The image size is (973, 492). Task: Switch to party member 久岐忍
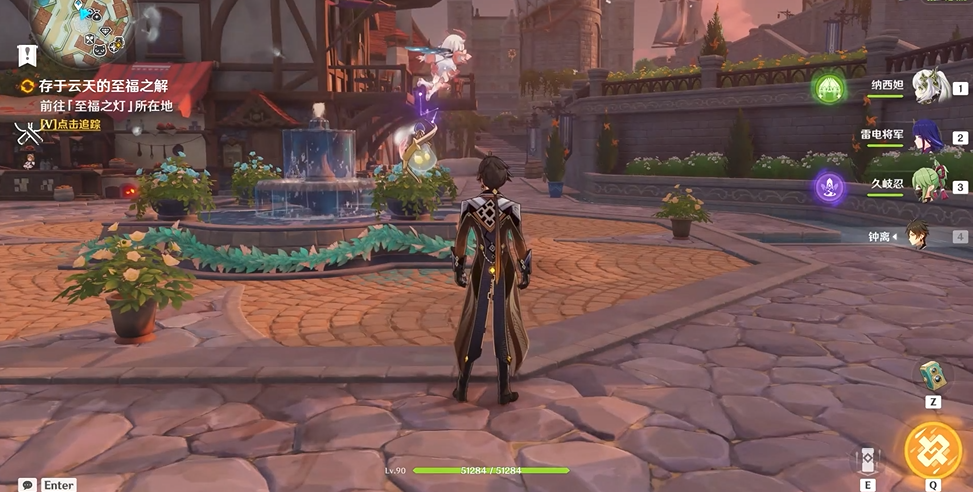tap(930, 186)
